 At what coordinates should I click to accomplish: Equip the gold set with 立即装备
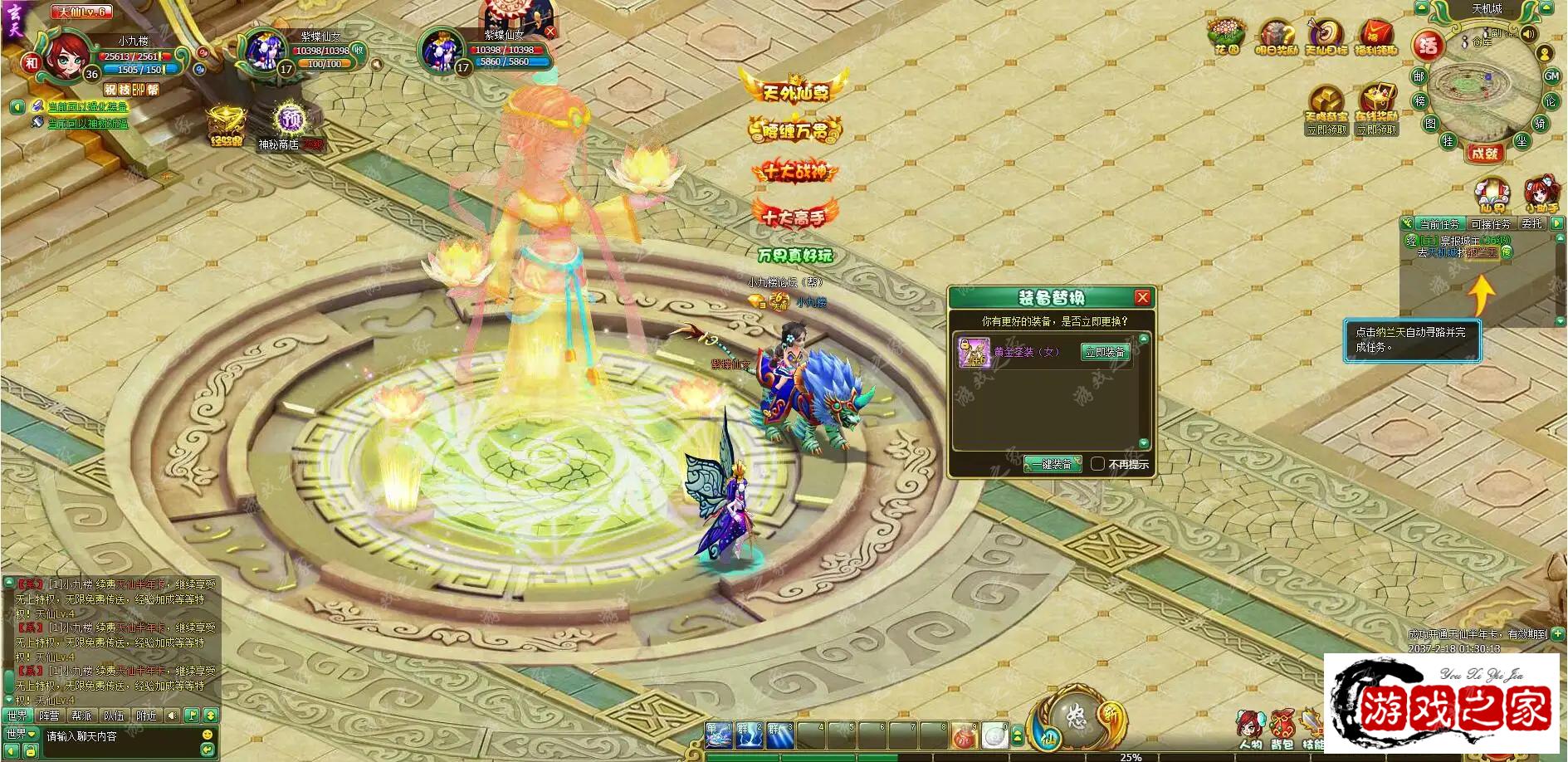pos(1105,353)
